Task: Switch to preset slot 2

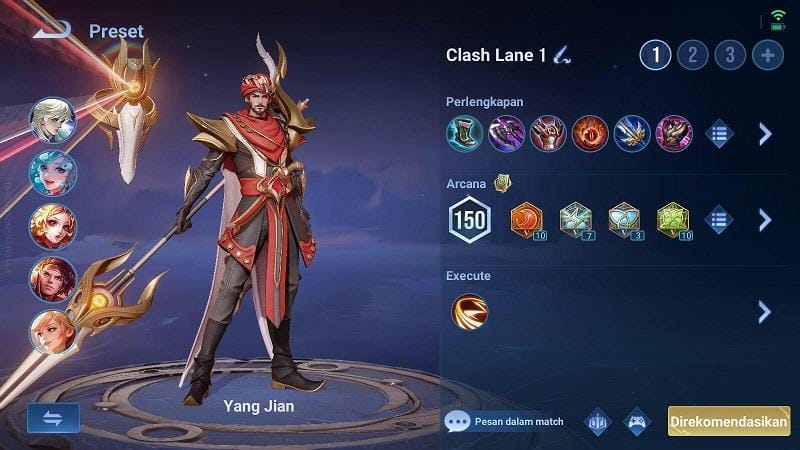Action: (x=692, y=55)
